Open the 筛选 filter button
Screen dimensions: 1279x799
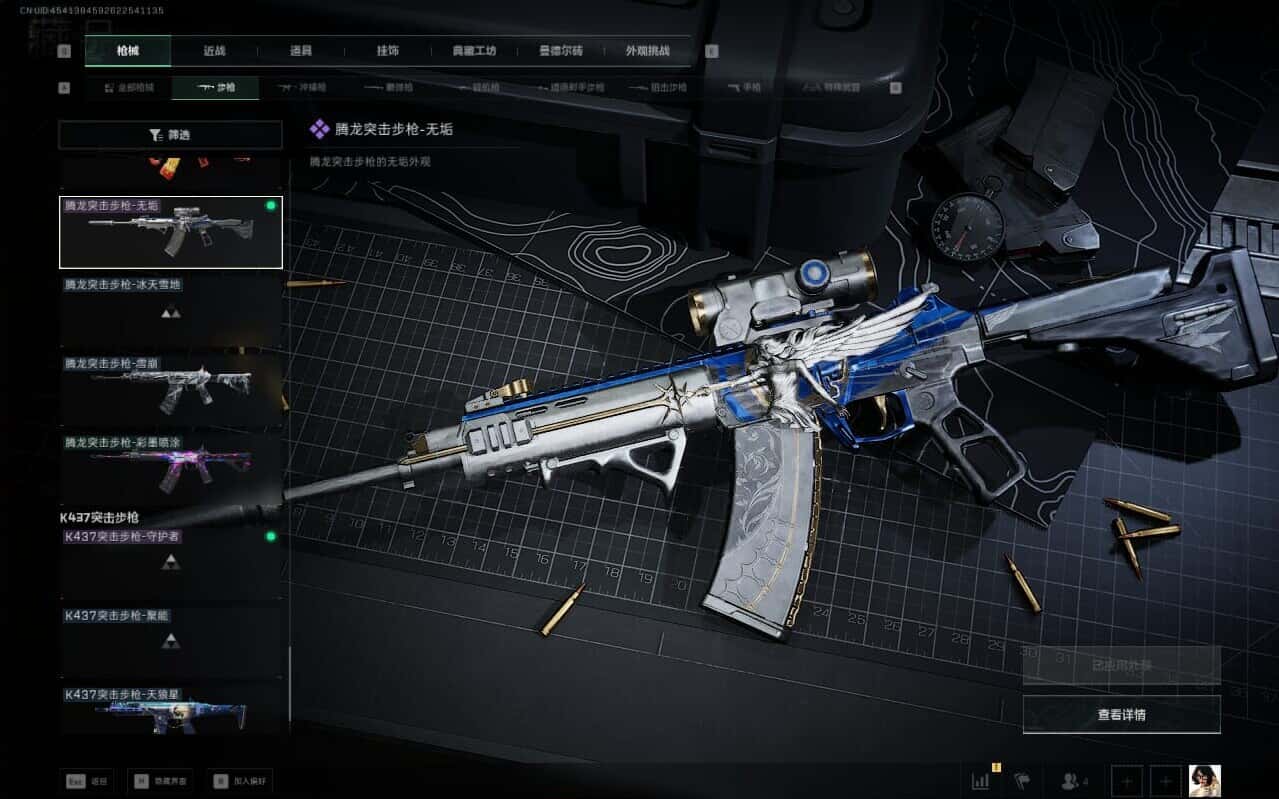[x=170, y=135]
